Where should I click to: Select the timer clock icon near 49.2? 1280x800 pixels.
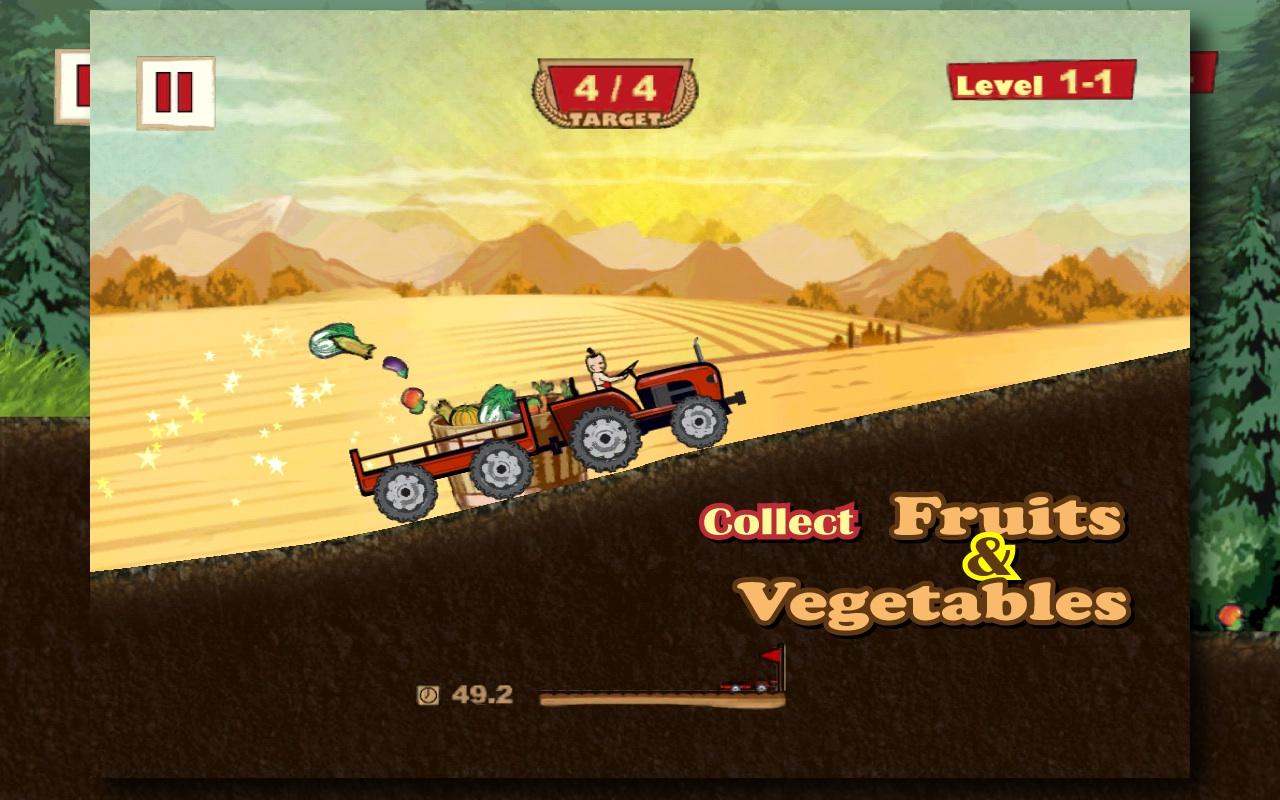click(427, 692)
